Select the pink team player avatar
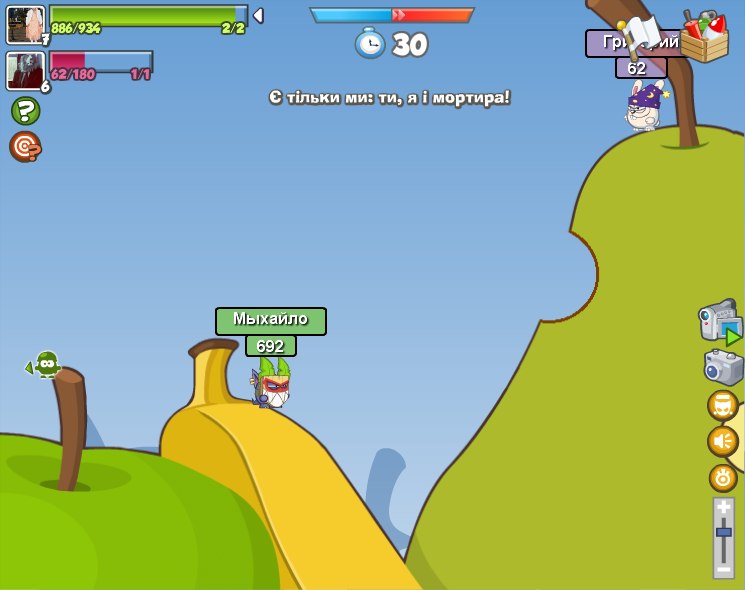 24,71
